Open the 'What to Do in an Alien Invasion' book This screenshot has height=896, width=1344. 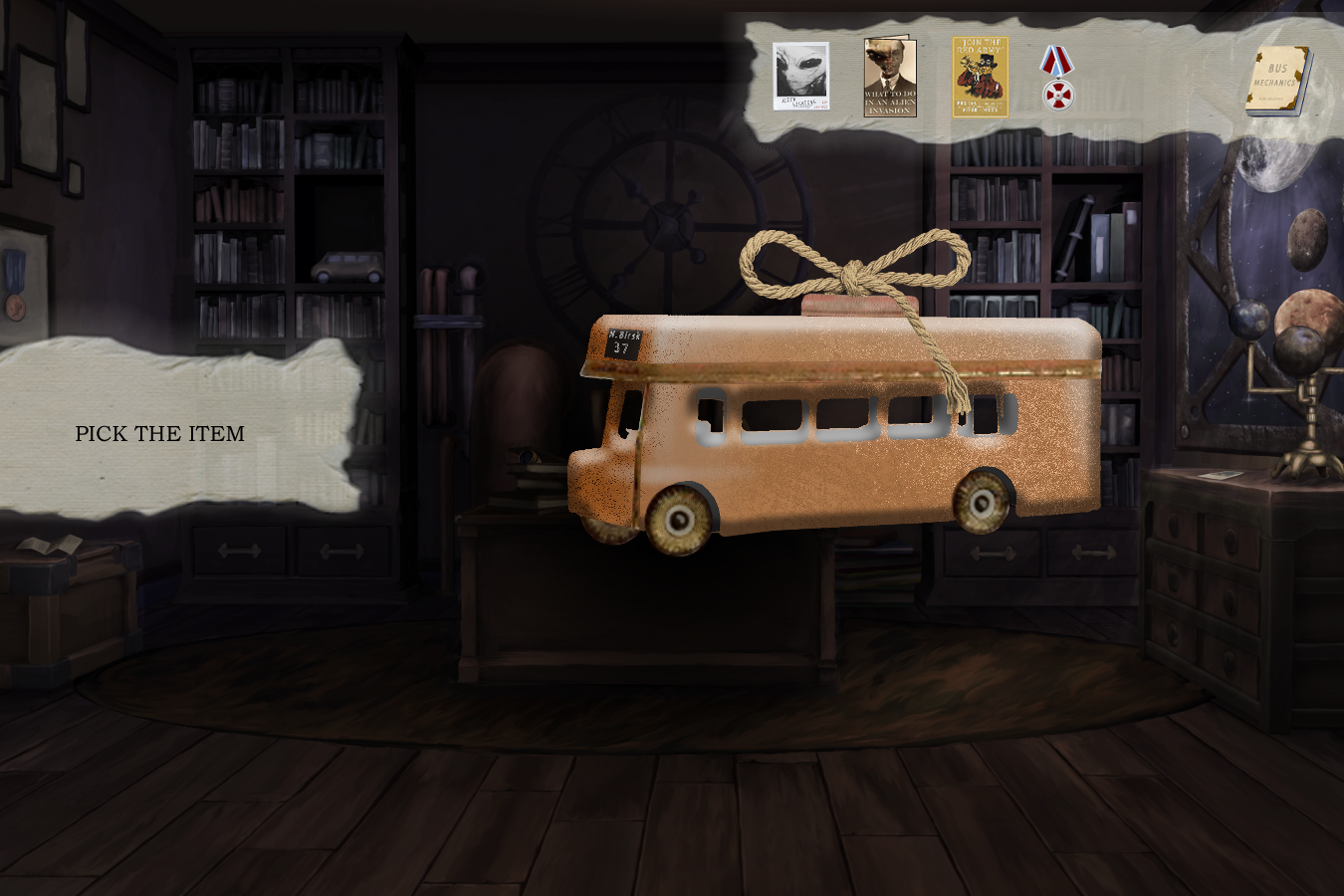[x=890, y=78]
